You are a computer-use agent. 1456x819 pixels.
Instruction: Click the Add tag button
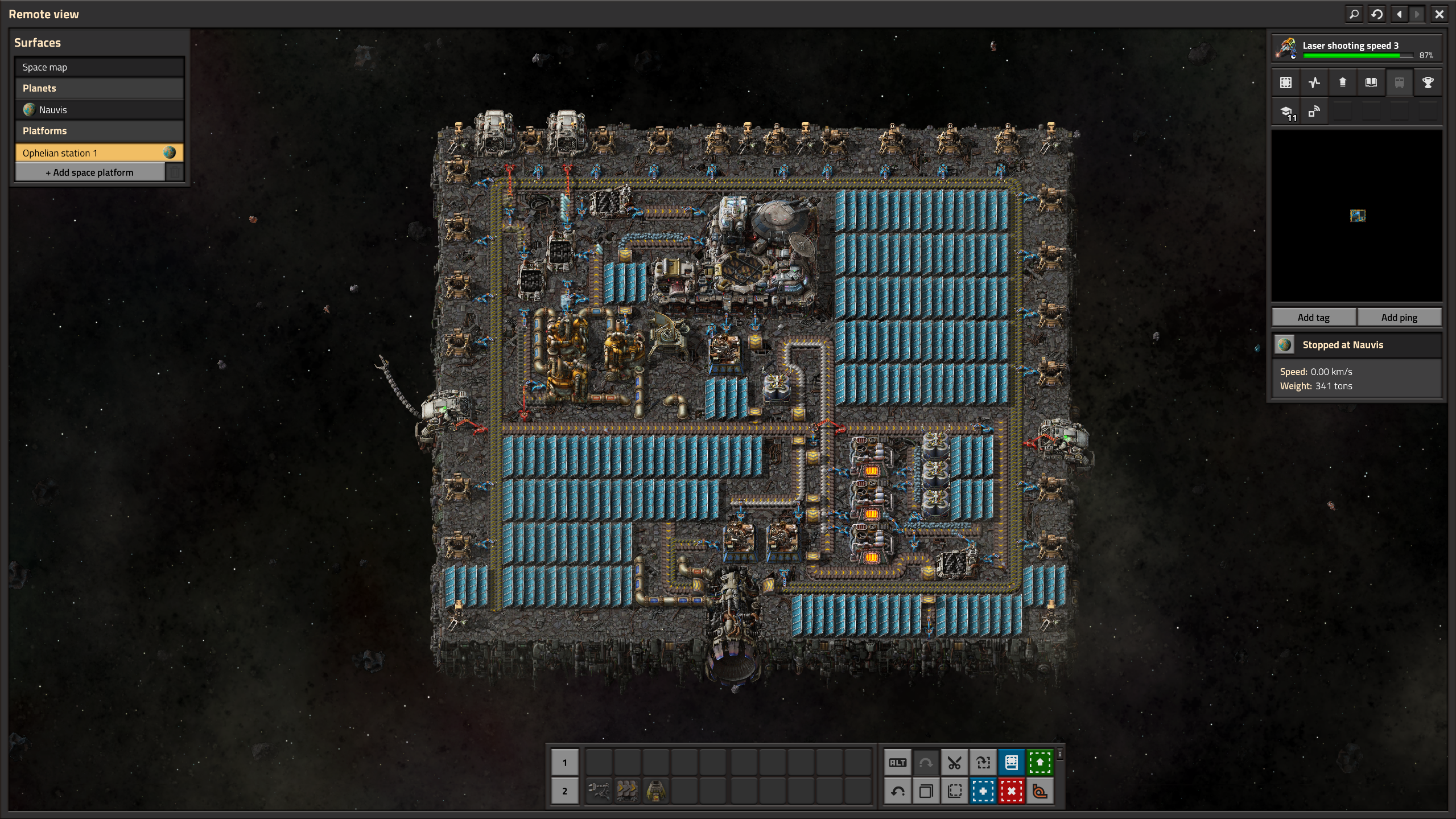pyautogui.click(x=1313, y=318)
